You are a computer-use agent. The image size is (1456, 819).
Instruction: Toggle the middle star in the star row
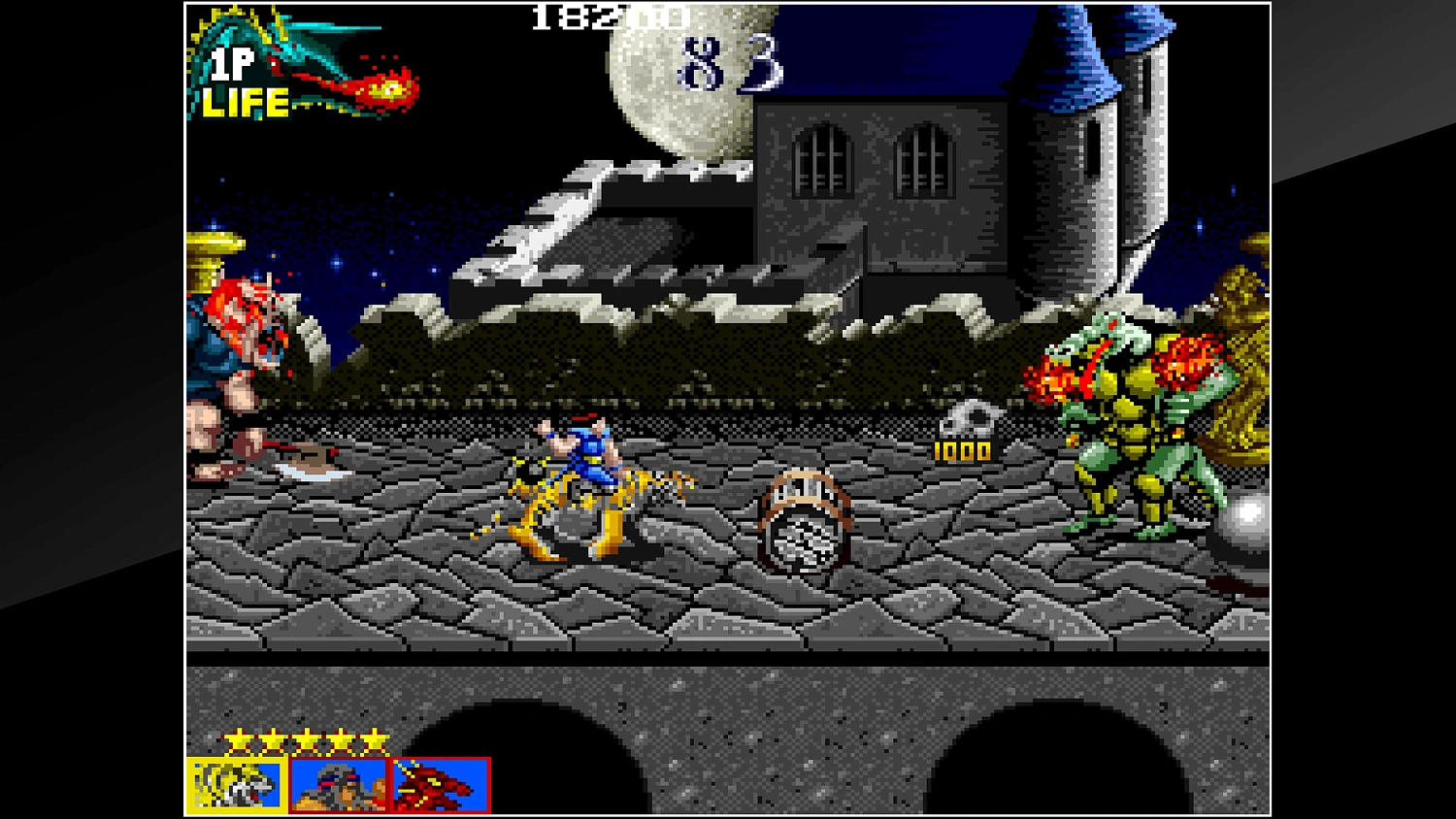click(306, 739)
